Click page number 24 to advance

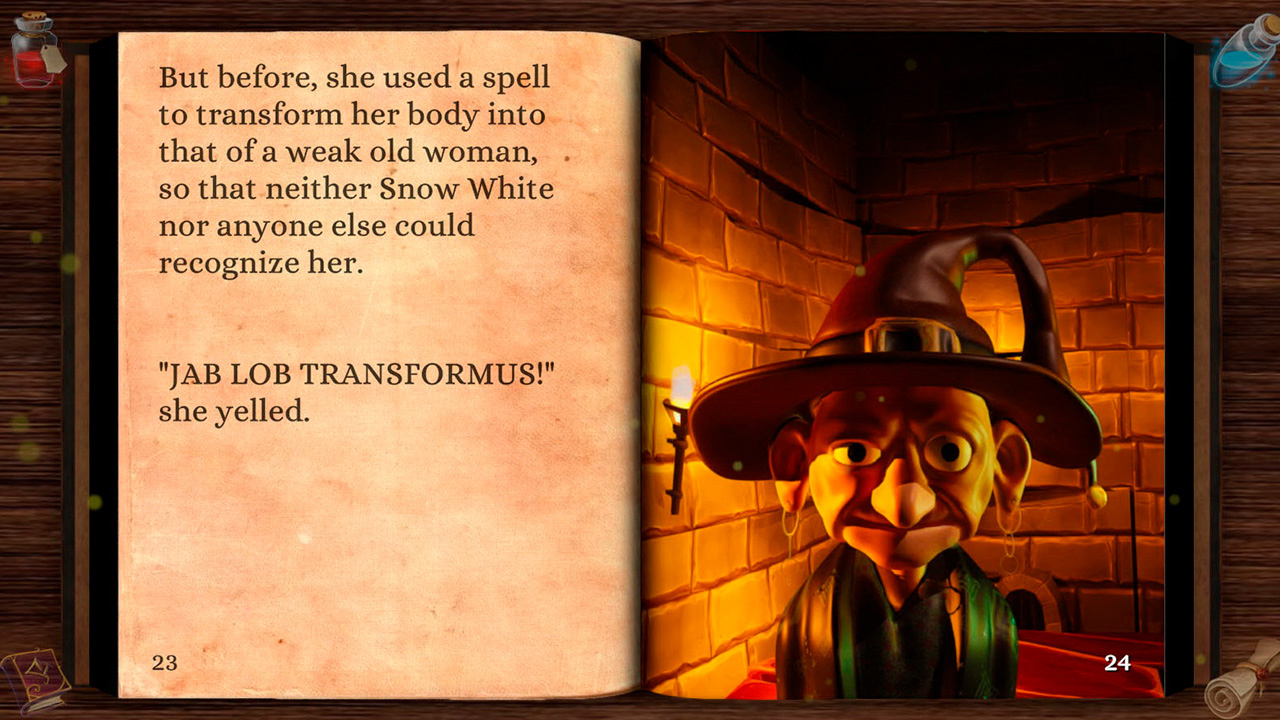1120,663
